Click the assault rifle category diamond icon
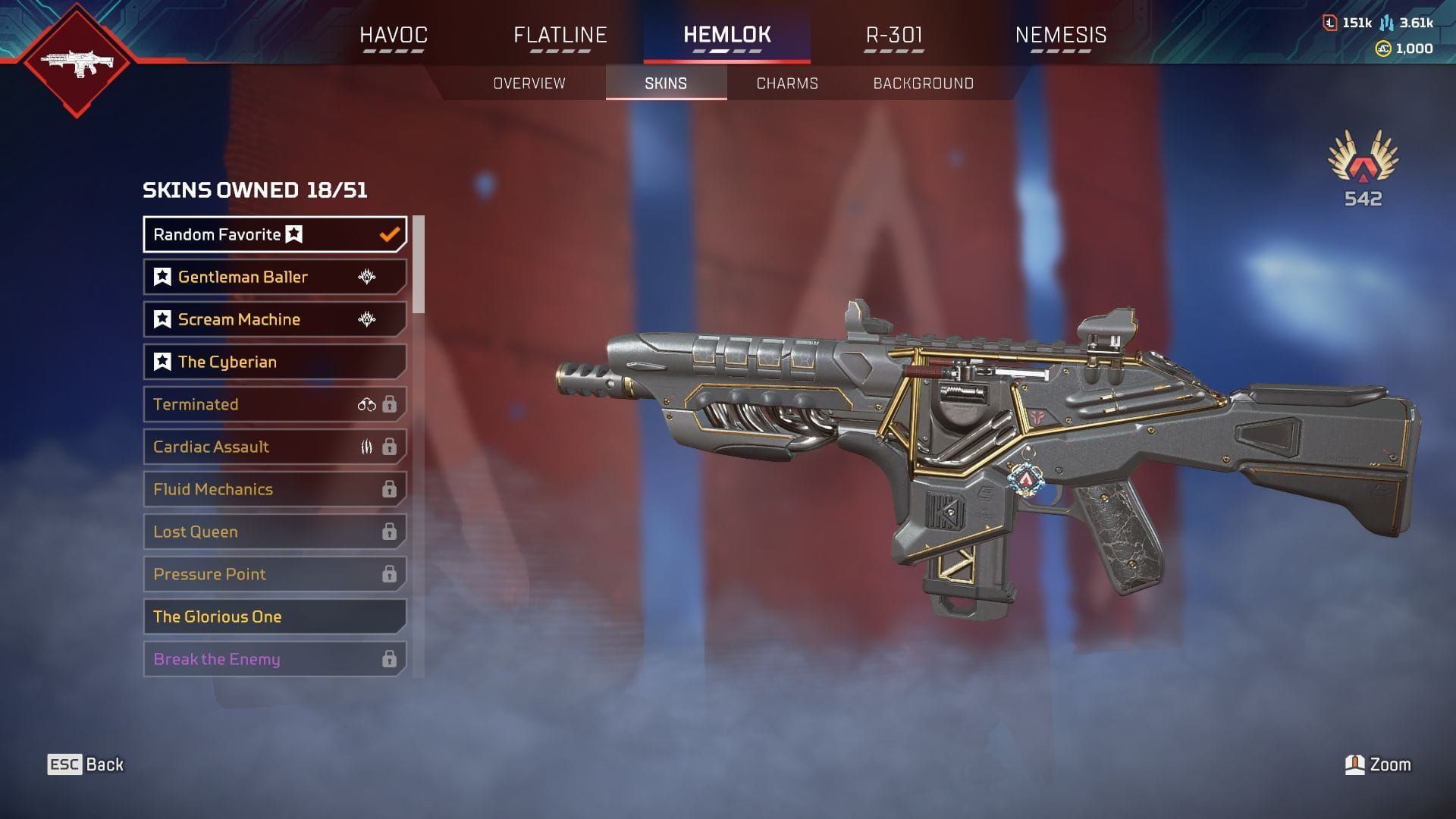Screen dimensions: 1456x819 (77, 61)
